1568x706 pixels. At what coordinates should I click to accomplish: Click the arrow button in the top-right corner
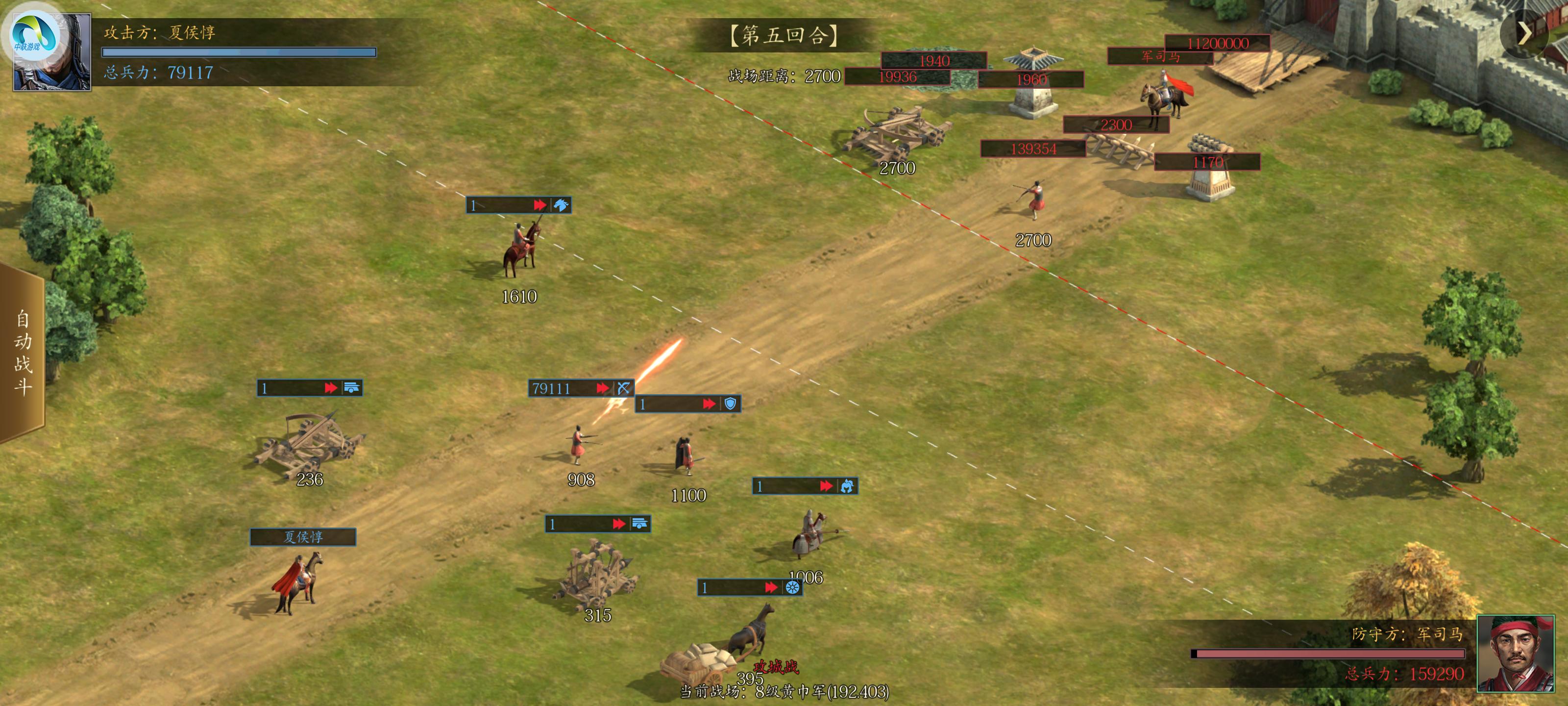[1524, 34]
